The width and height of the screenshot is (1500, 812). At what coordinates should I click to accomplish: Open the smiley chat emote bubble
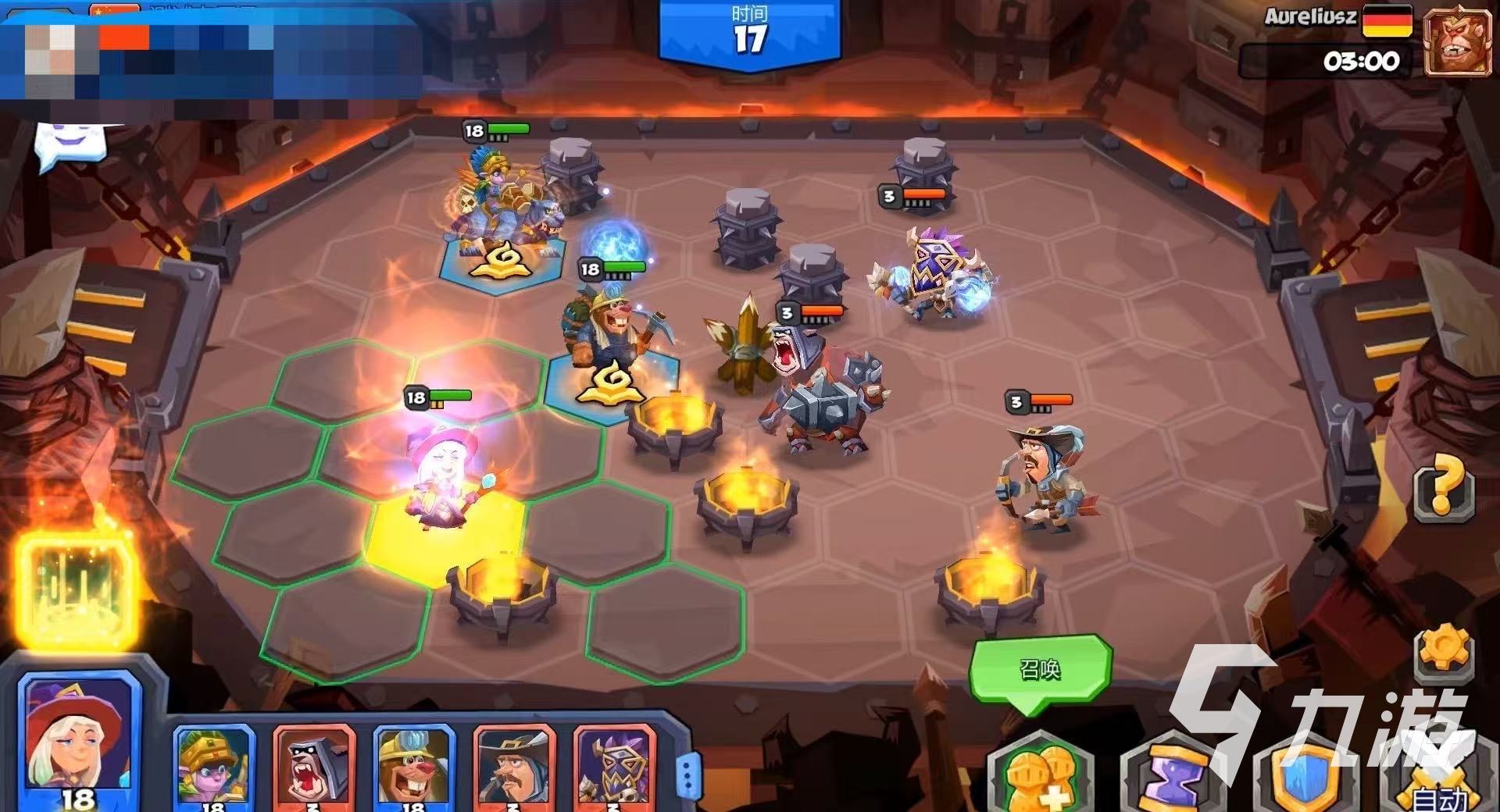(69, 144)
